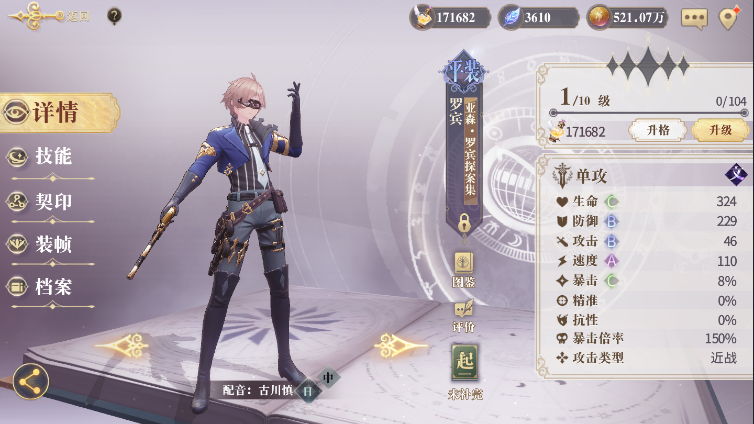
Task: Open the 评价 reviews icon
Action: [464, 314]
